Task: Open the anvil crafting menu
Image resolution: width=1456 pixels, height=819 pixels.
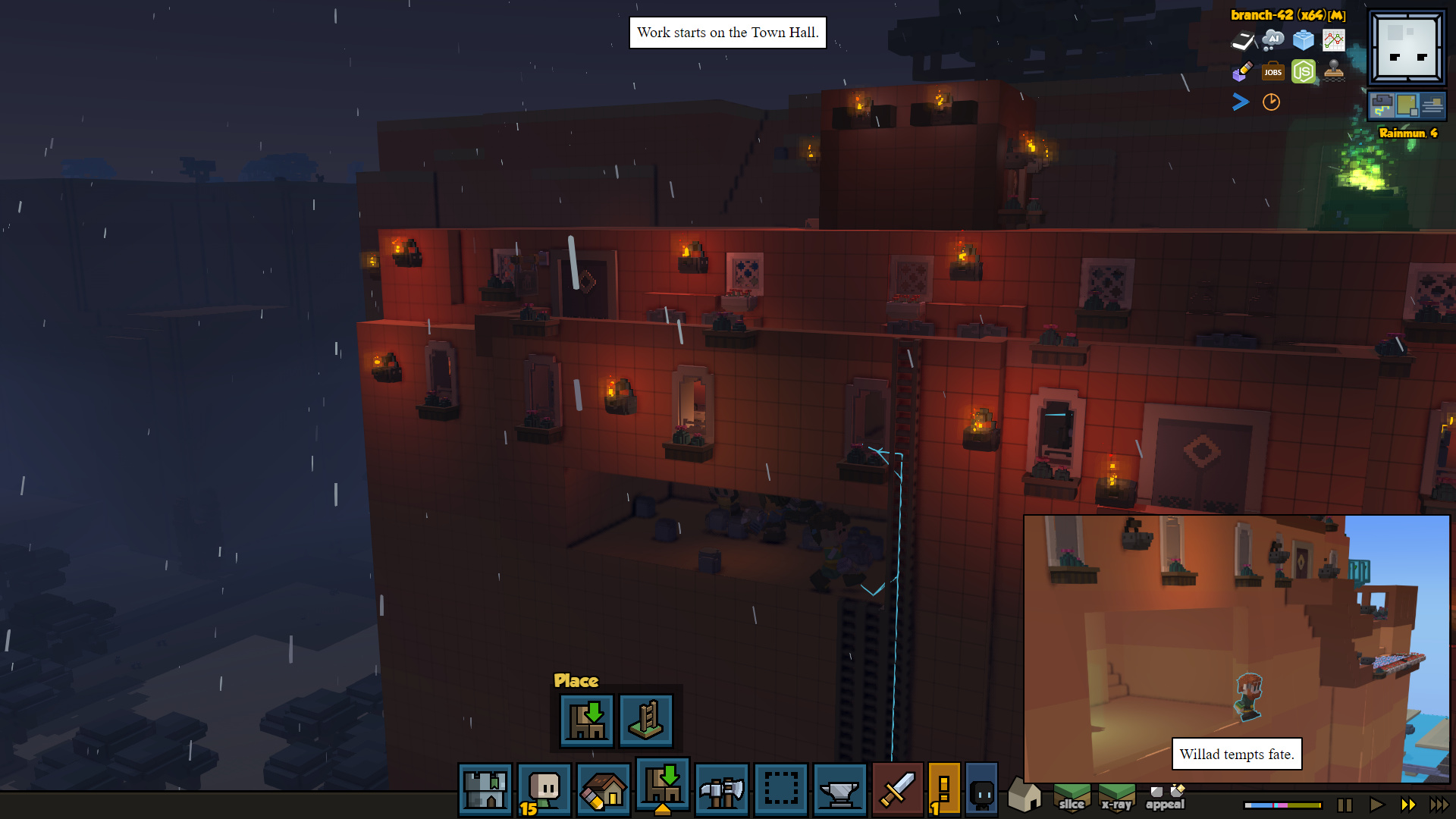Action: pos(839,789)
